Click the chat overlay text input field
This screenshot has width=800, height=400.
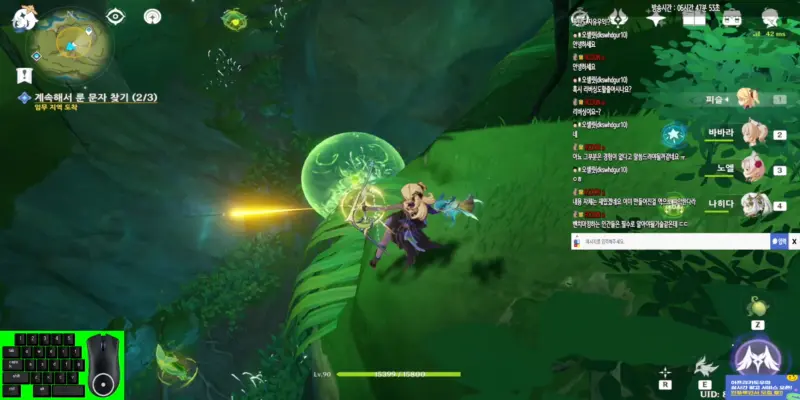pos(670,241)
